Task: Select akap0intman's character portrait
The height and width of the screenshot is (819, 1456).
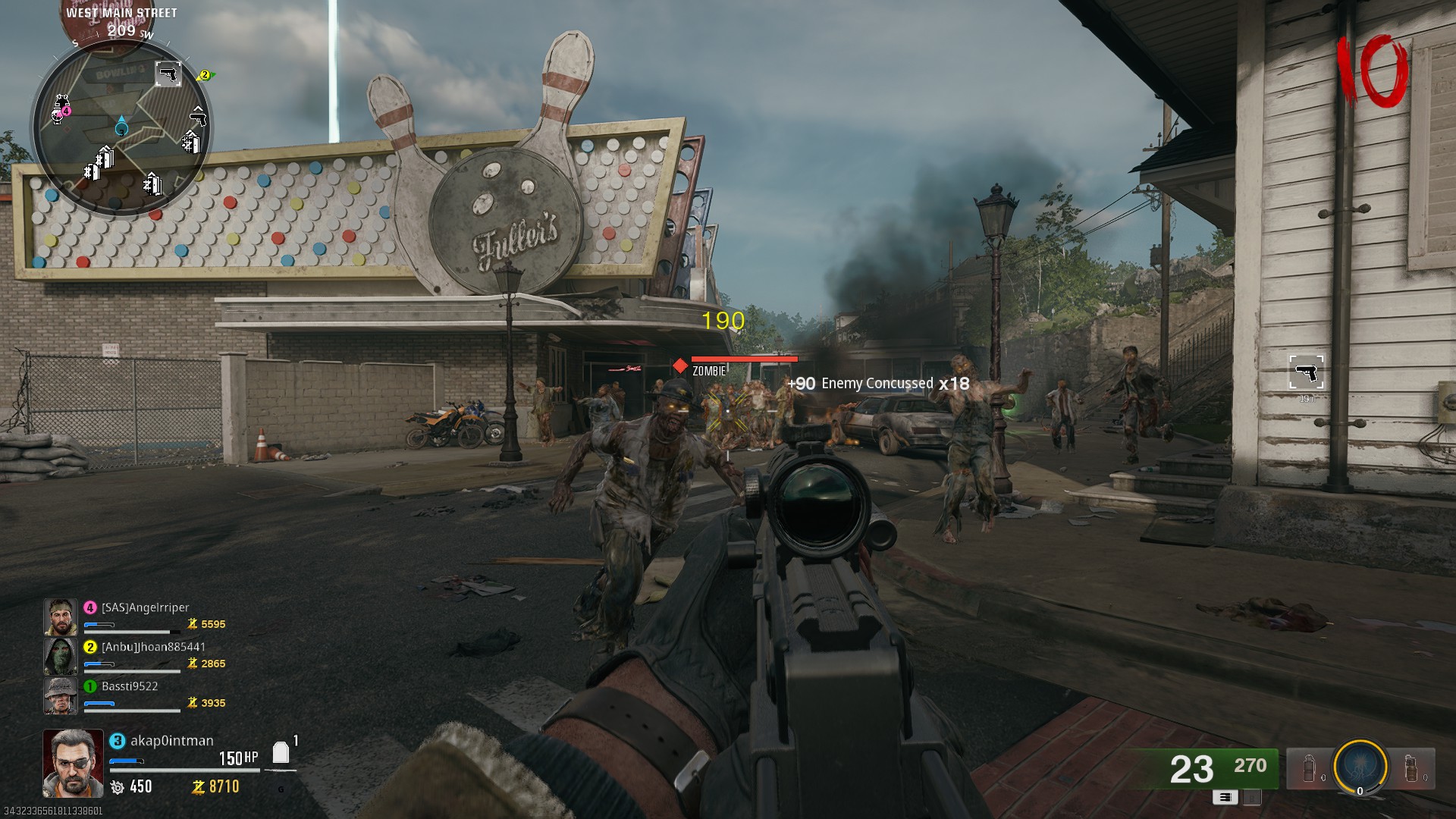Action: coord(73,763)
